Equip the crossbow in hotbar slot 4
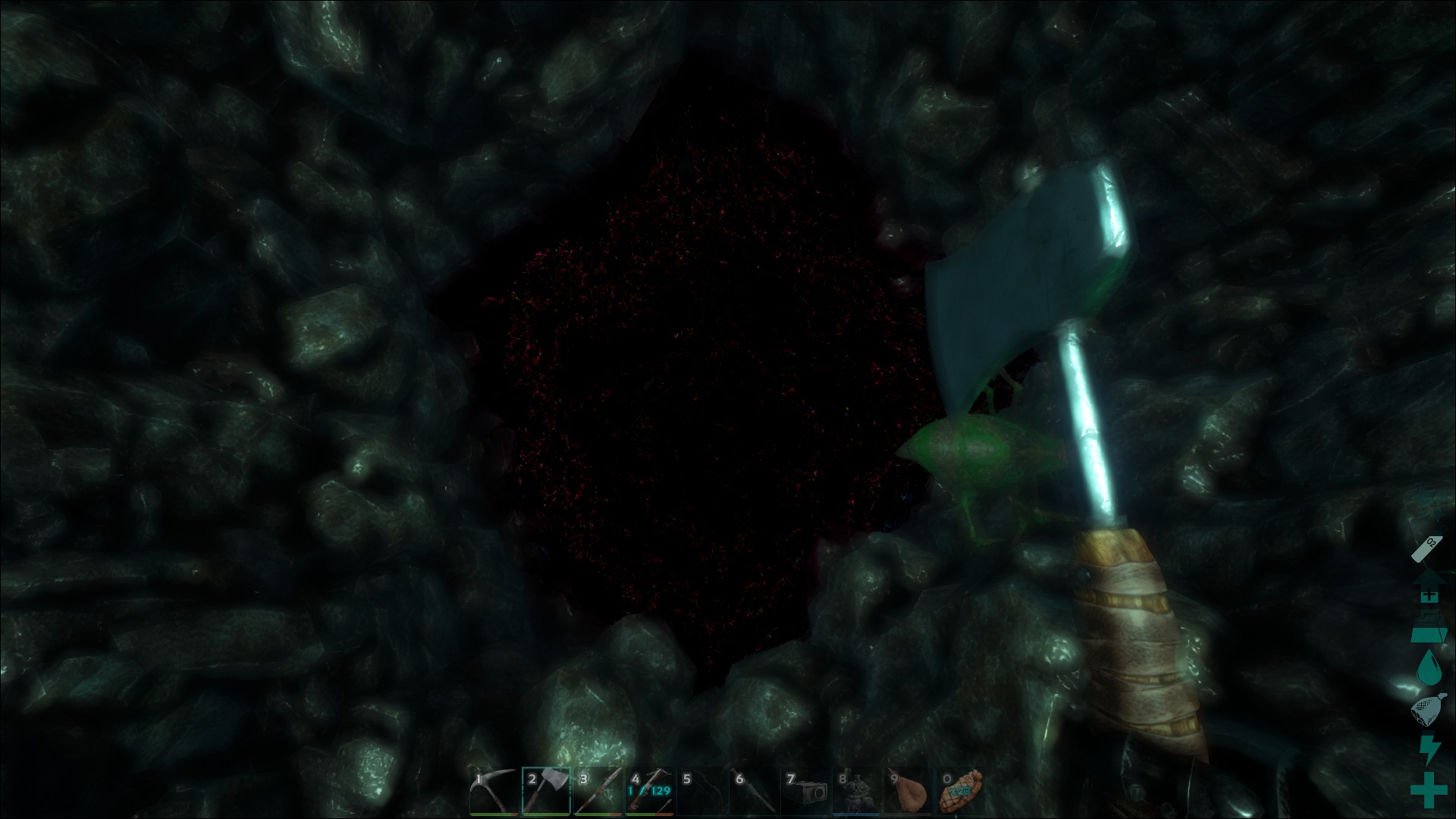1456x819 pixels. click(x=650, y=792)
